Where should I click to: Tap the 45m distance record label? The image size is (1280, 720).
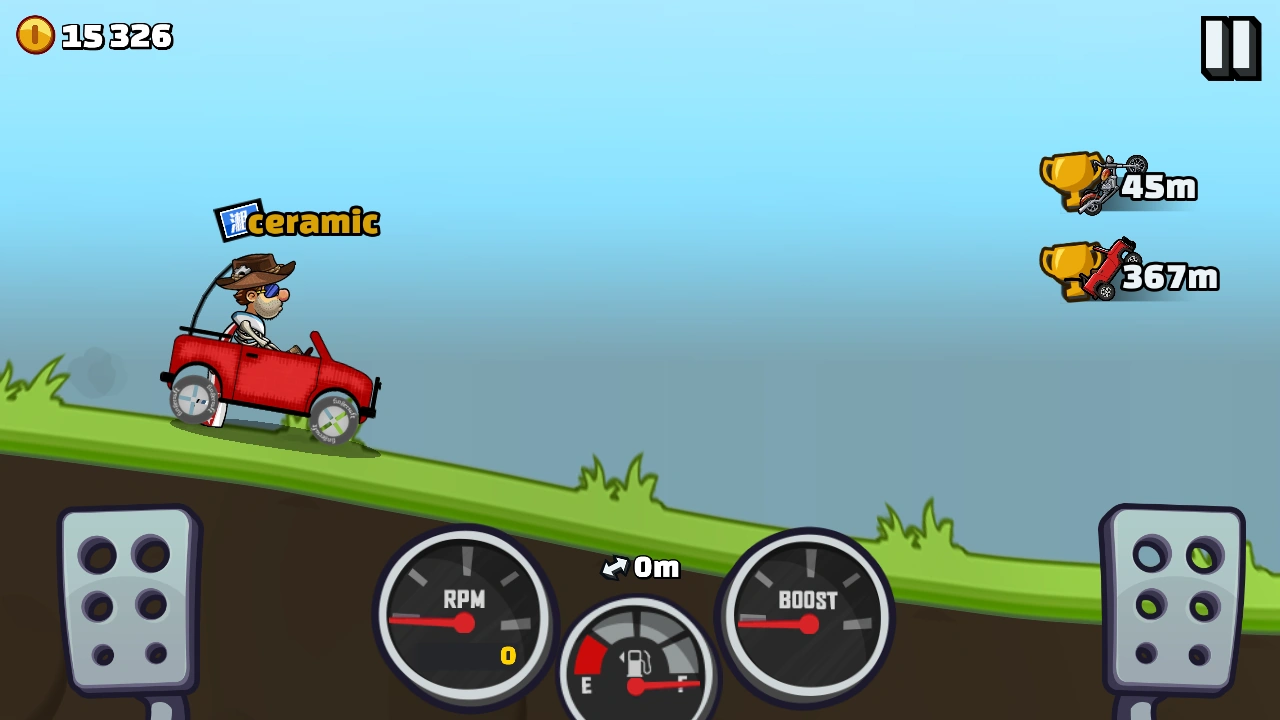tap(1160, 186)
